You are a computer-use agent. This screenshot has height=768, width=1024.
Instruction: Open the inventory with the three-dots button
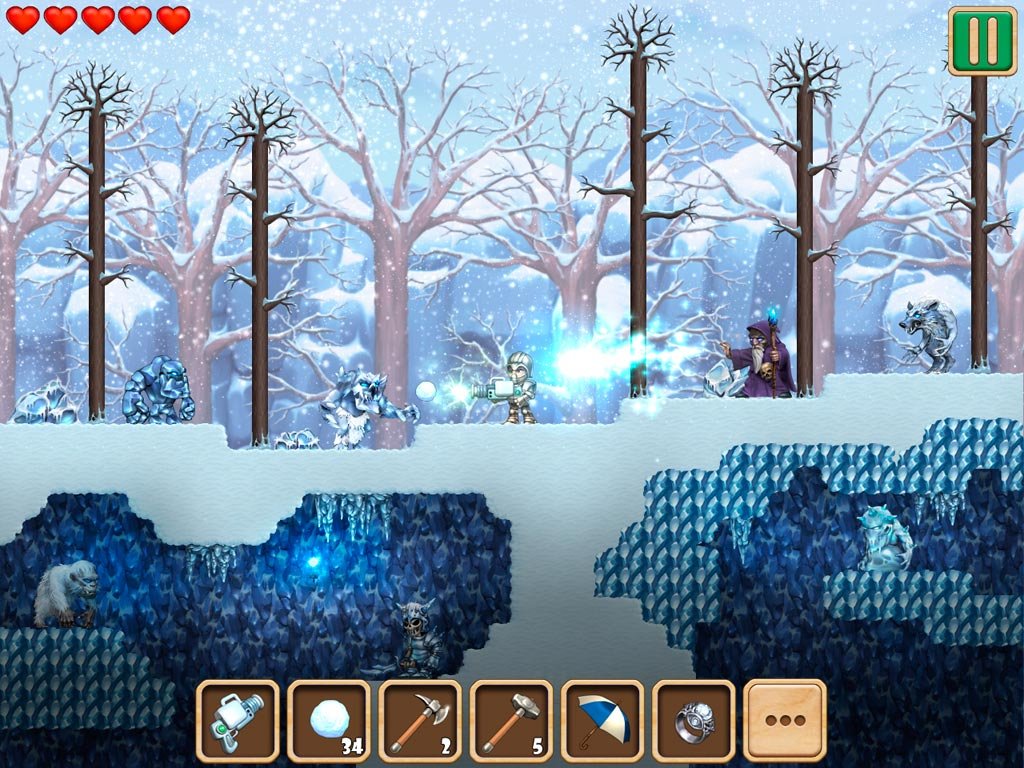(x=785, y=720)
